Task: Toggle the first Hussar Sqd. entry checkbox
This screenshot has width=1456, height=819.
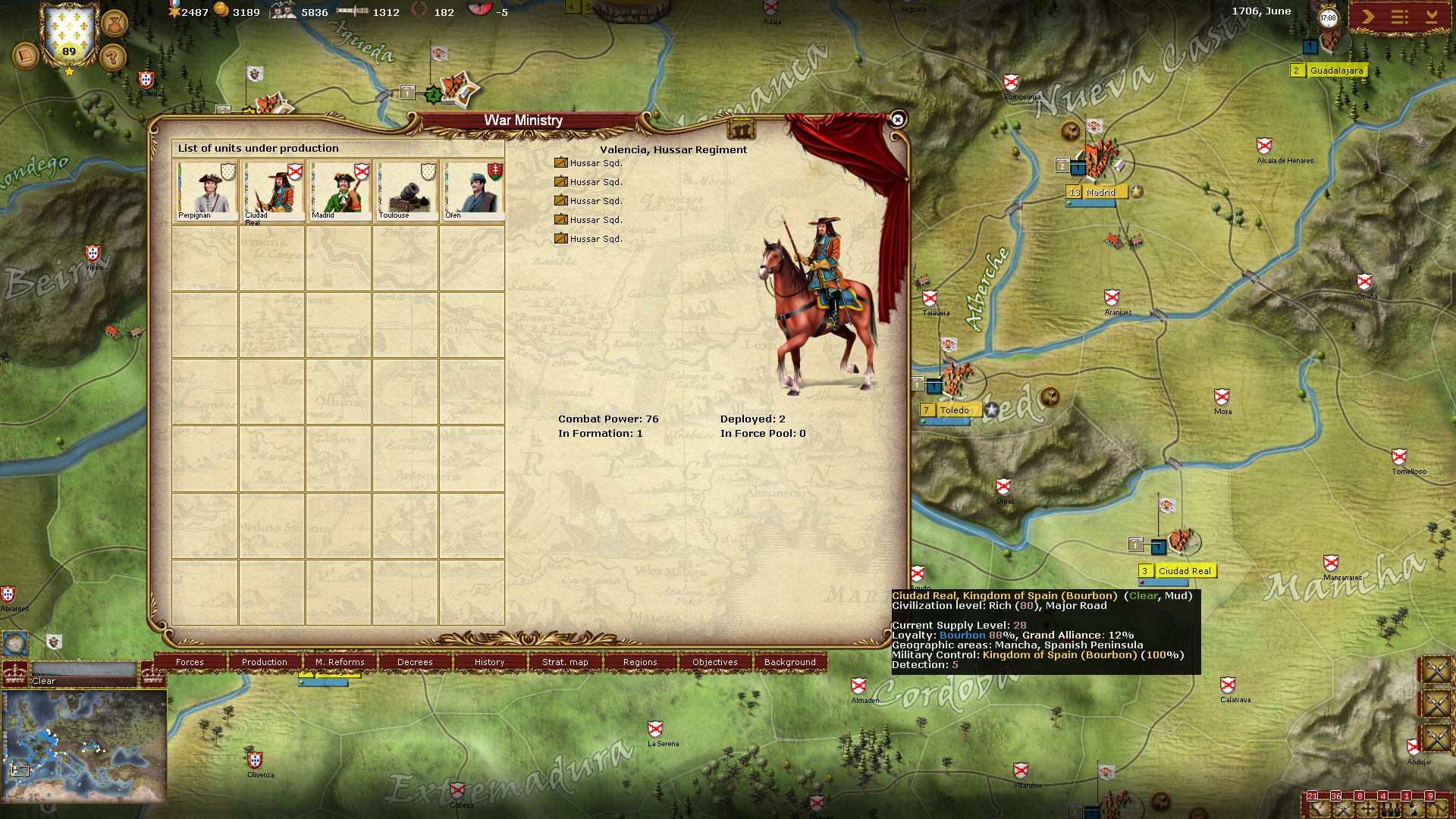Action: (x=562, y=162)
